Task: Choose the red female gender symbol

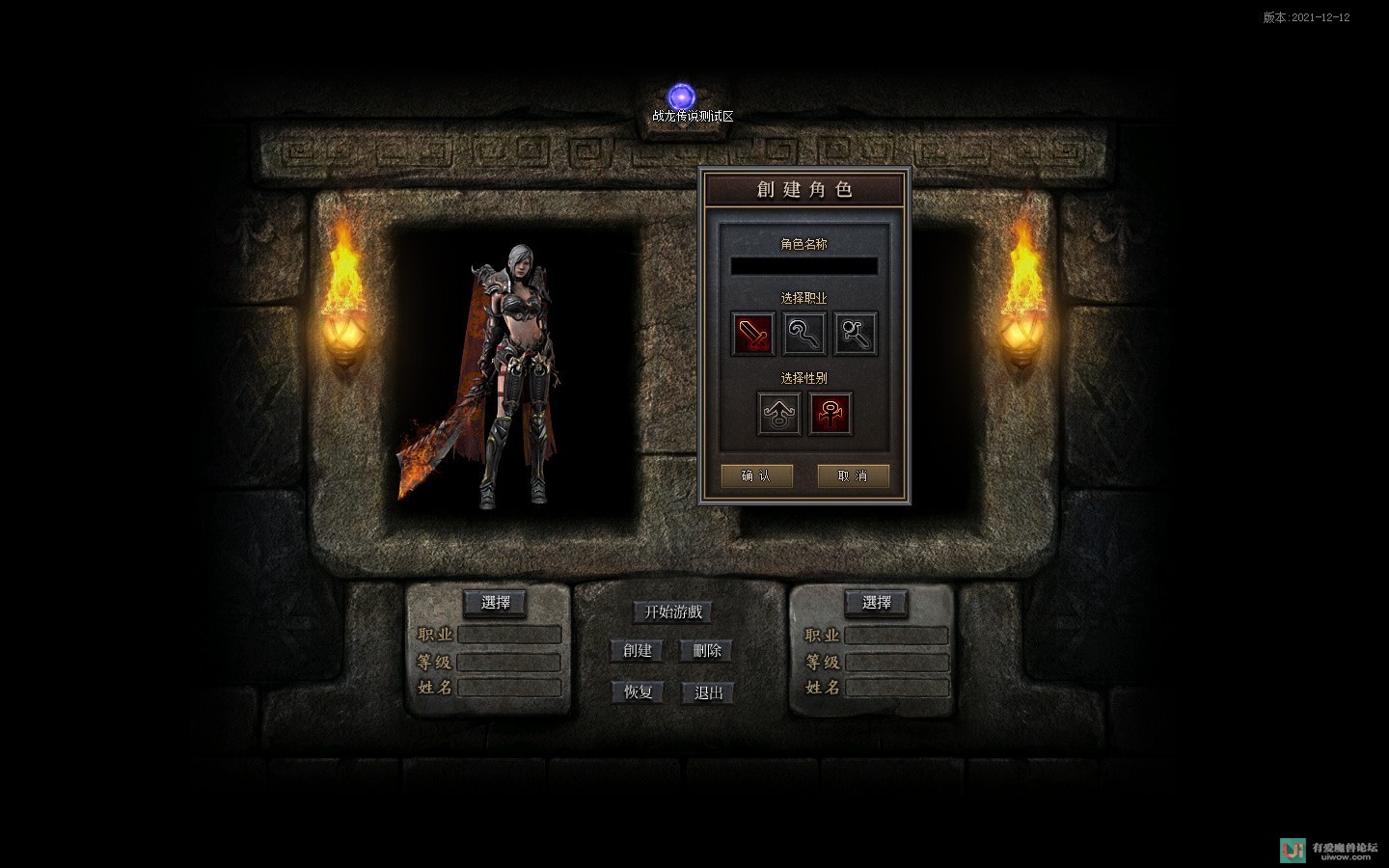Action: (830, 414)
